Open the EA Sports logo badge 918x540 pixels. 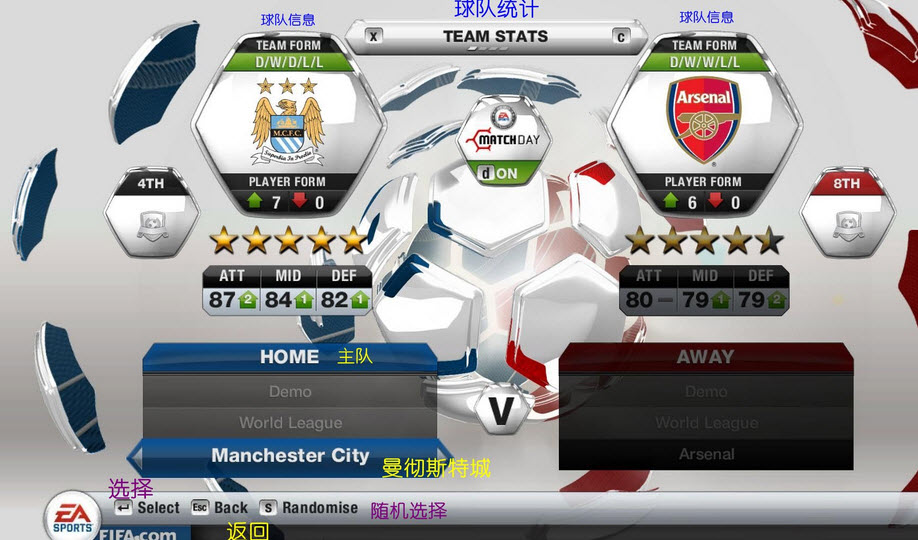pyautogui.click(x=72, y=516)
